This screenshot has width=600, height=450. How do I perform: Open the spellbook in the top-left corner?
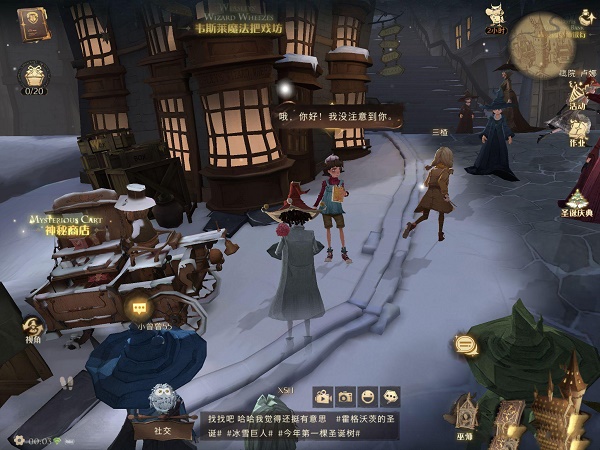point(33,23)
